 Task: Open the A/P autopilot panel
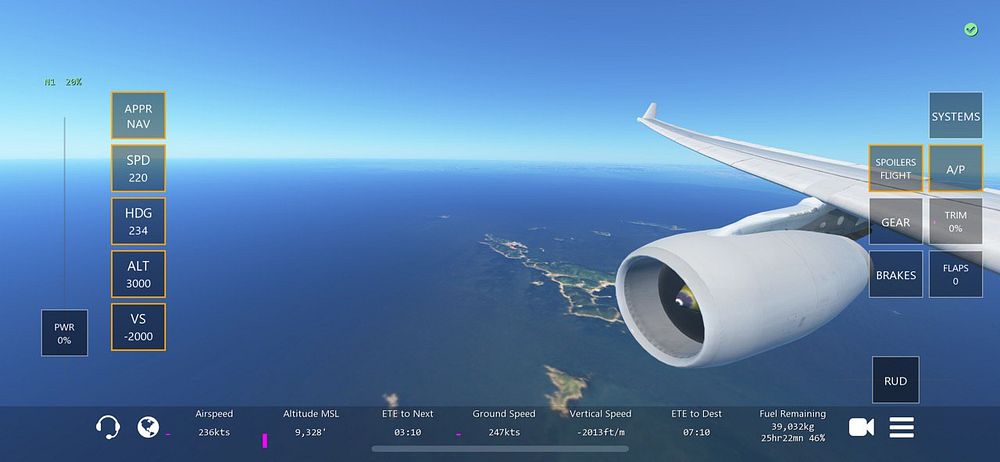coord(955,169)
